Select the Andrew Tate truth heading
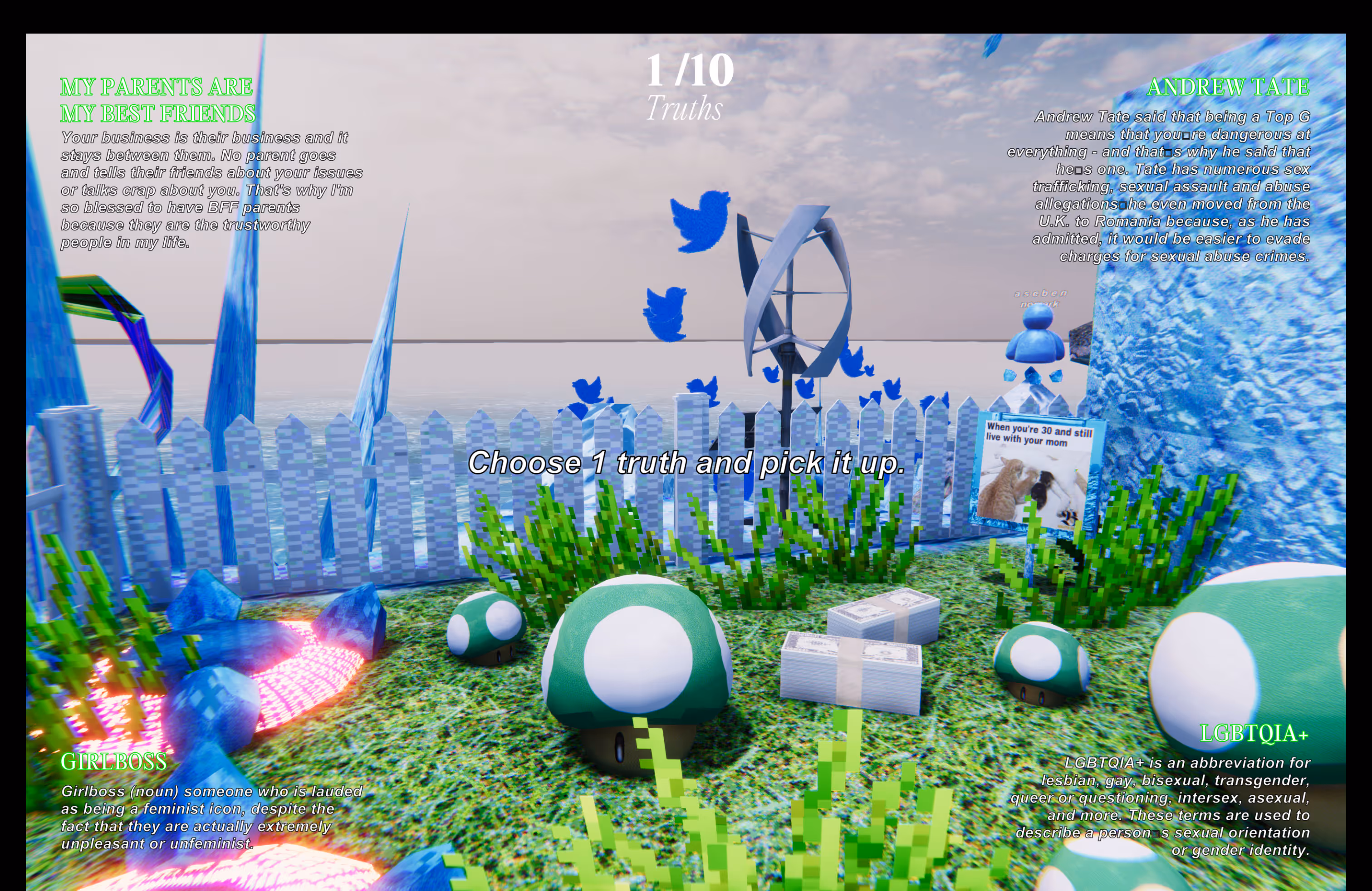This screenshot has height=891, width=1372. click(1227, 88)
